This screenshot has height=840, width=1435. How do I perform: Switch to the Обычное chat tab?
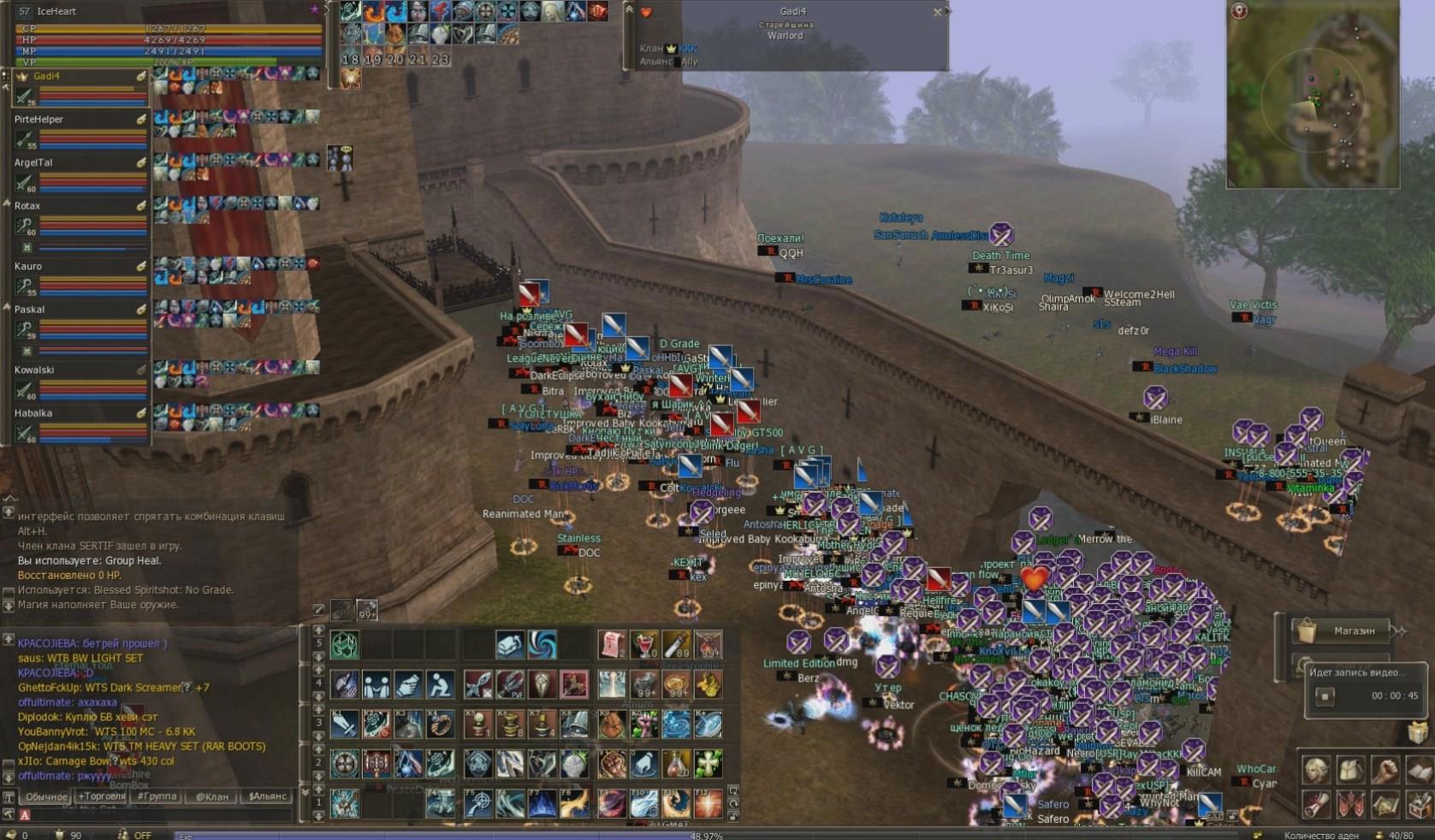point(46,796)
